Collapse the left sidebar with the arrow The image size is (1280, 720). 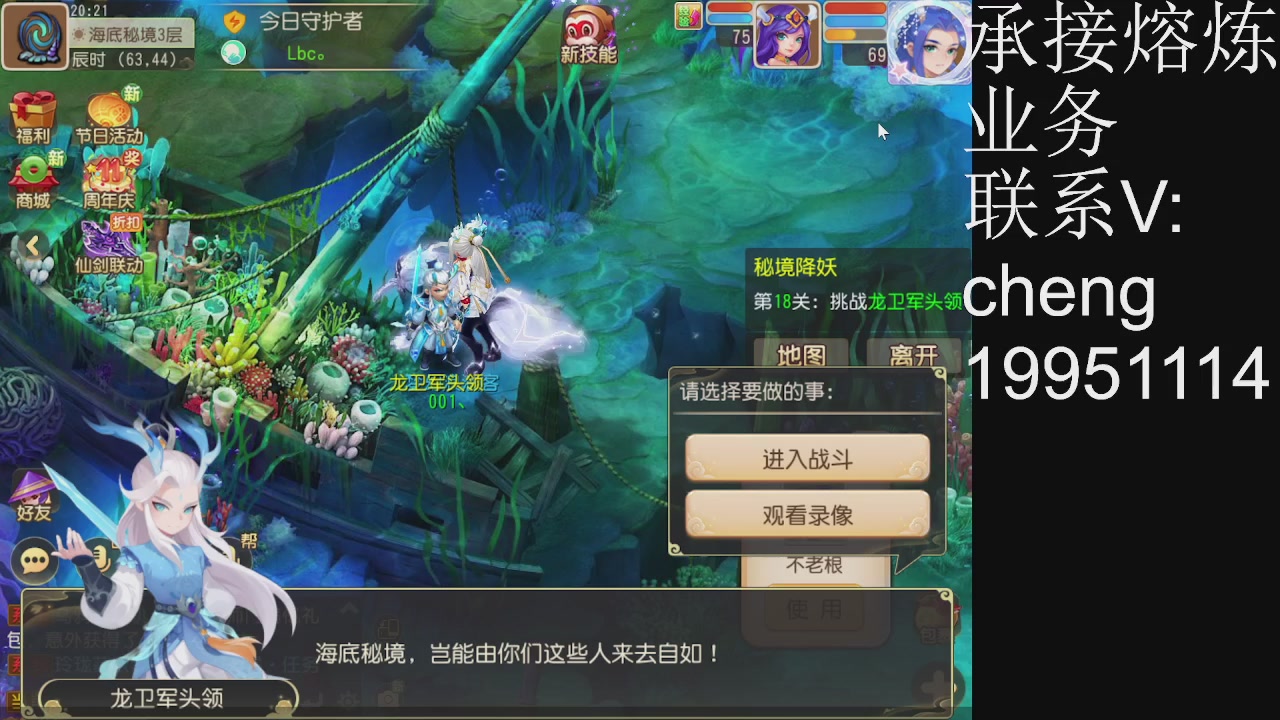click(x=35, y=243)
